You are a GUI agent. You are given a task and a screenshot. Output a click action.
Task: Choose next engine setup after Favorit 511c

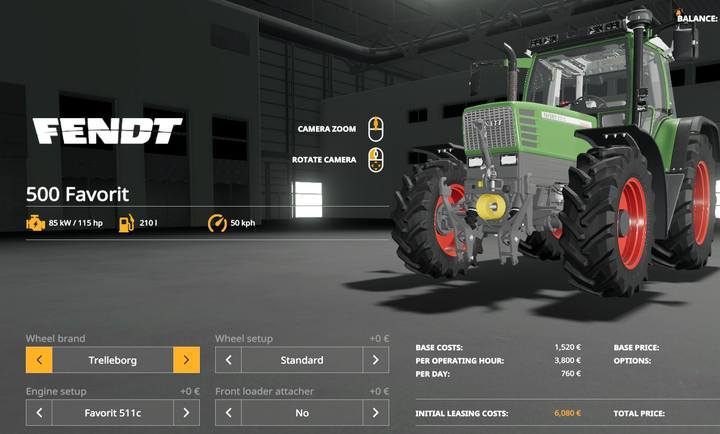coord(186,412)
